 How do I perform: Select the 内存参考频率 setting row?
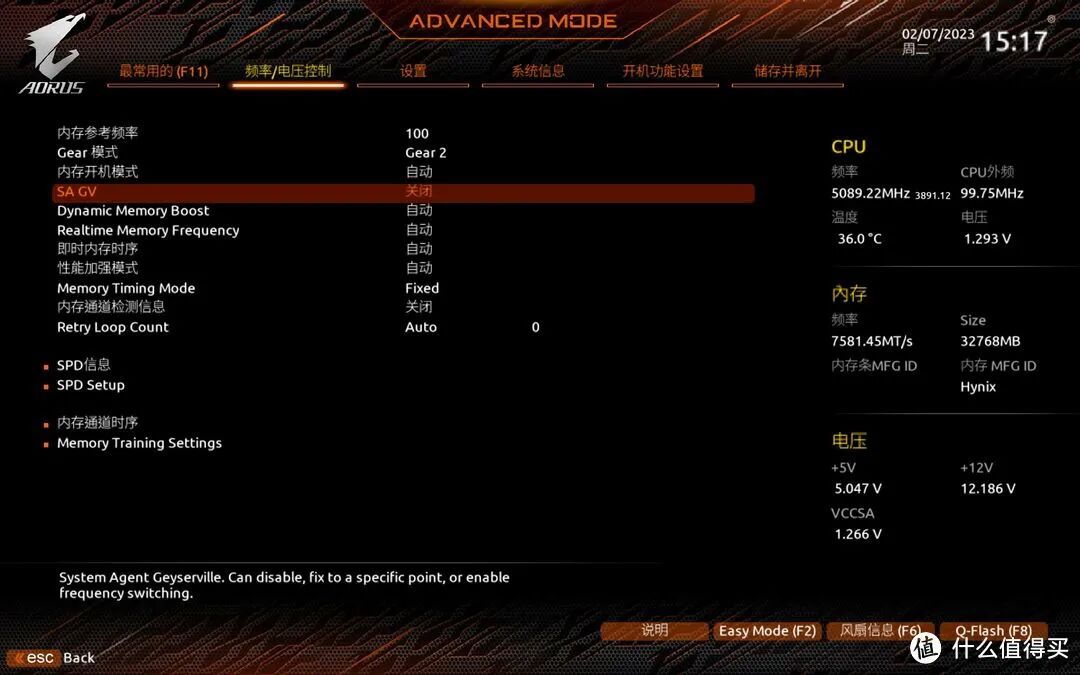[98, 133]
